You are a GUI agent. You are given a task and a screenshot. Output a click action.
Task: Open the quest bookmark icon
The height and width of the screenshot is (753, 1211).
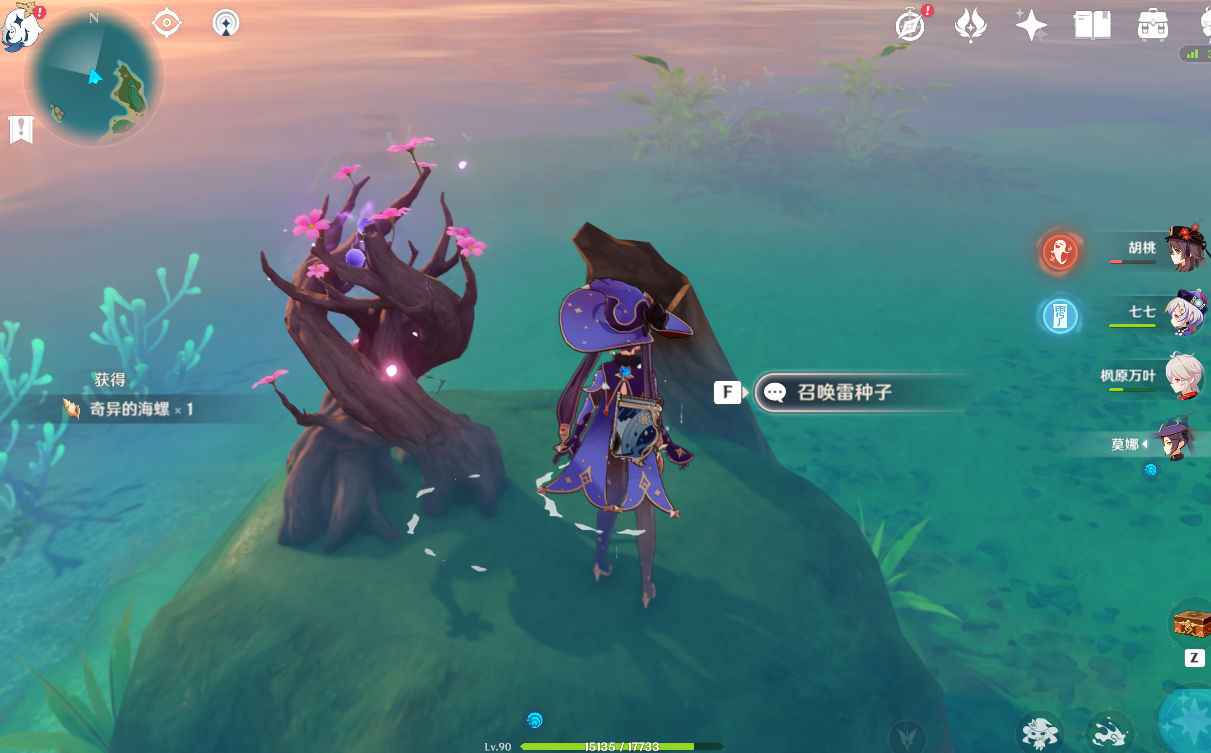(21, 129)
